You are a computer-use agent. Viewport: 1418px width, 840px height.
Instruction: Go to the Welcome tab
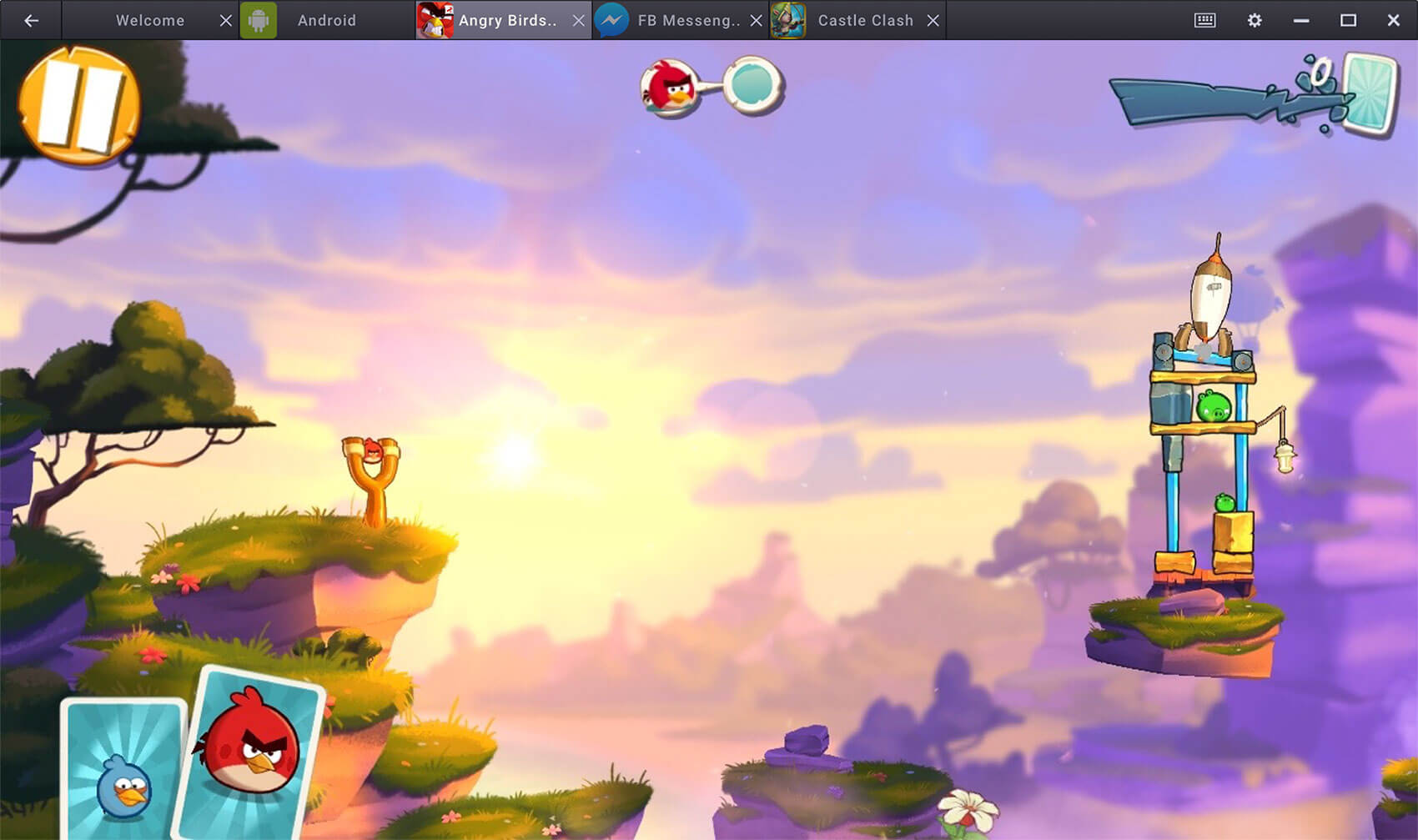(x=149, y=20)
